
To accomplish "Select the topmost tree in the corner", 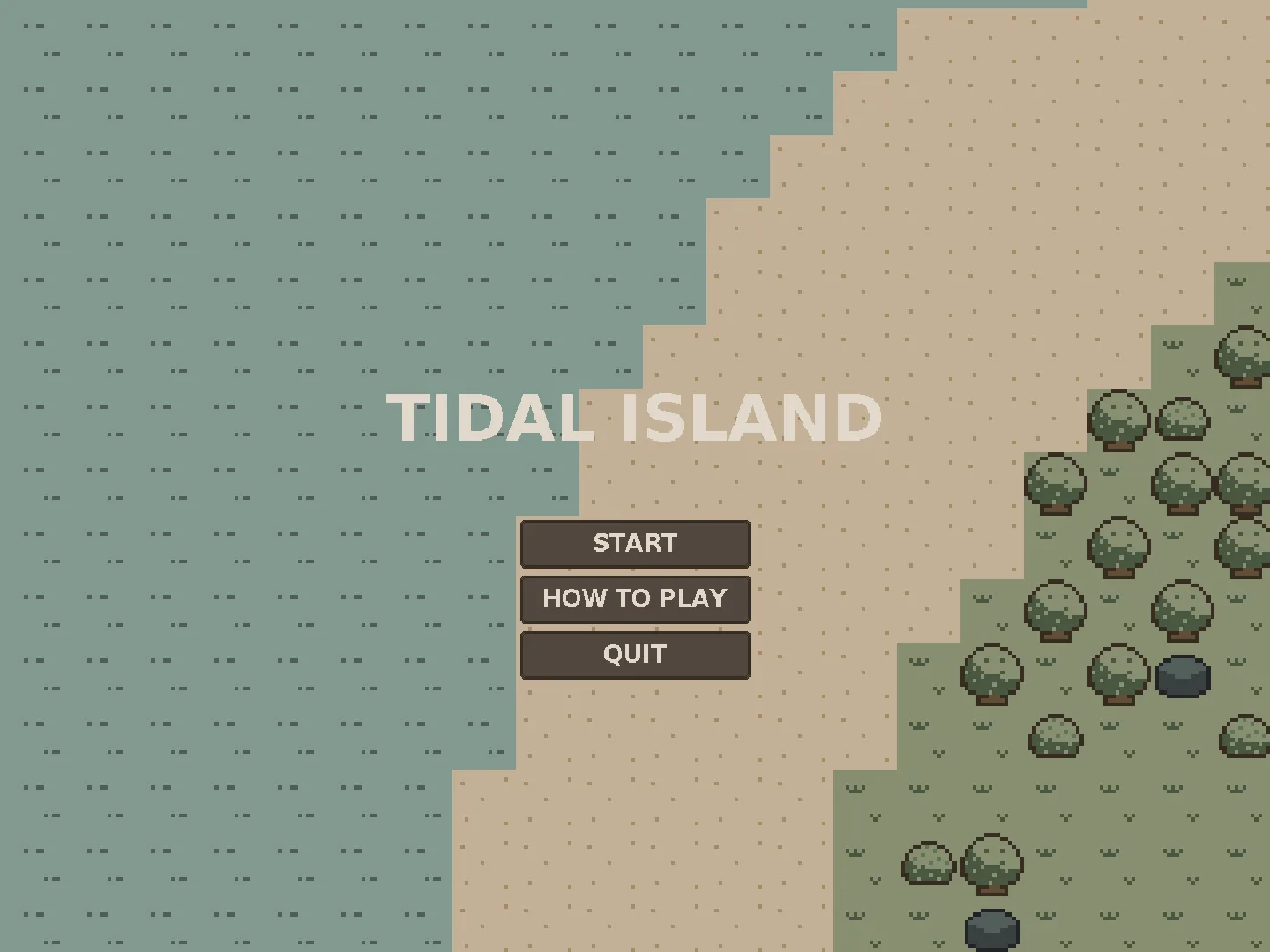I will coord(1242,357).
